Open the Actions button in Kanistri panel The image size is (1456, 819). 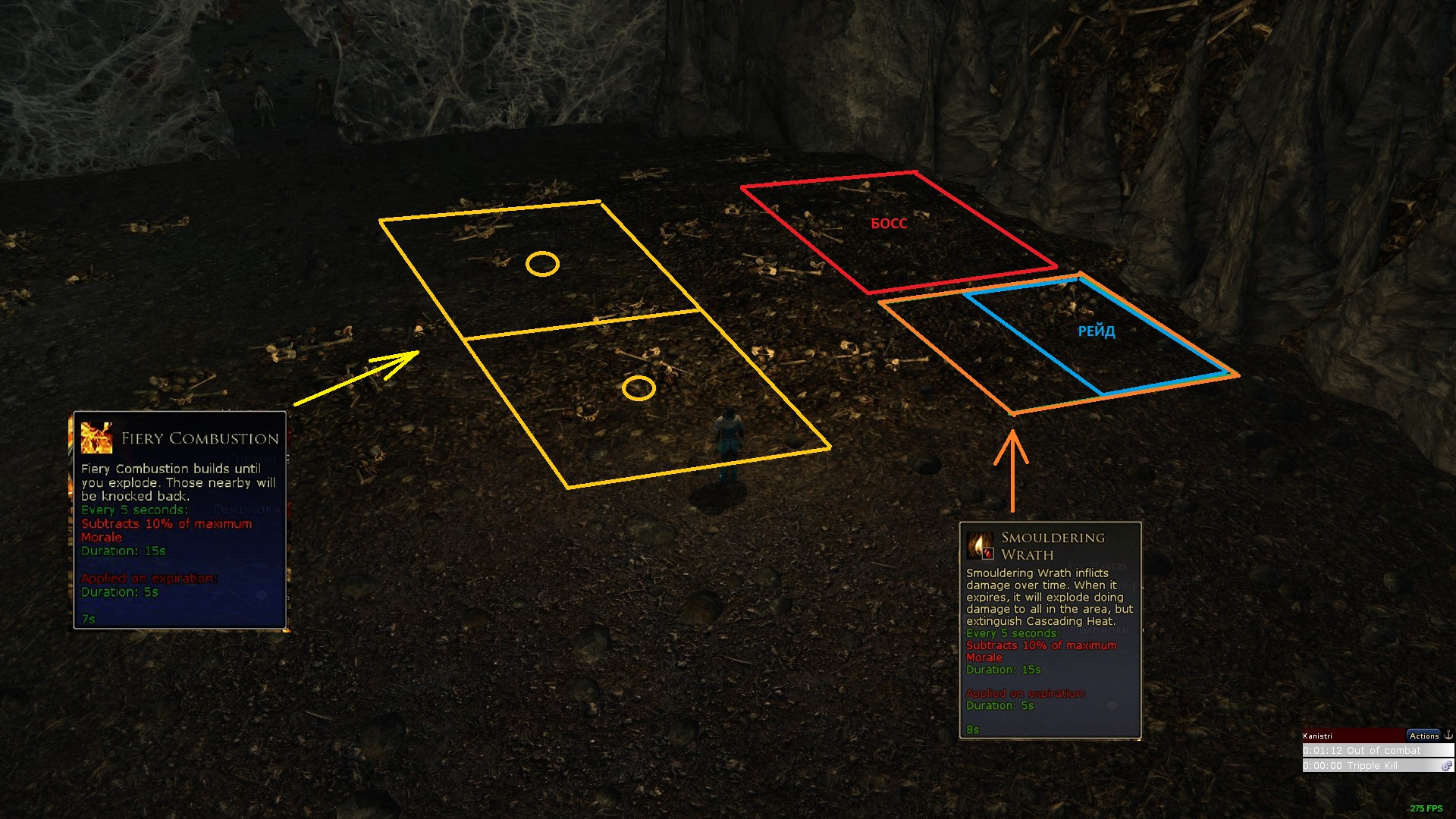click(1423, 736)
